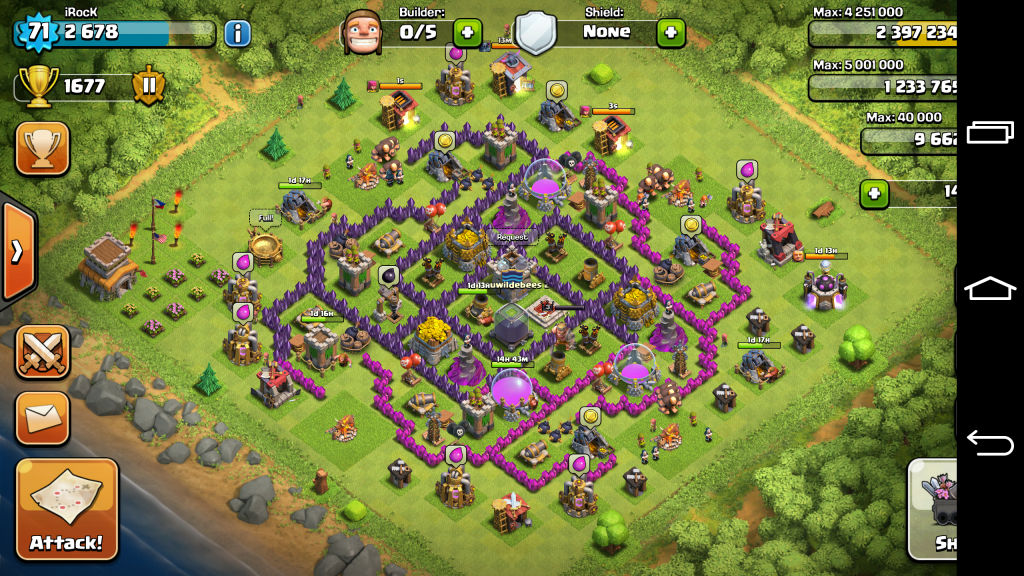Tap the level 71 experience star
The width and height of the screenshot is (1024, 576).
pyautogui.click(x=36, y=31)
